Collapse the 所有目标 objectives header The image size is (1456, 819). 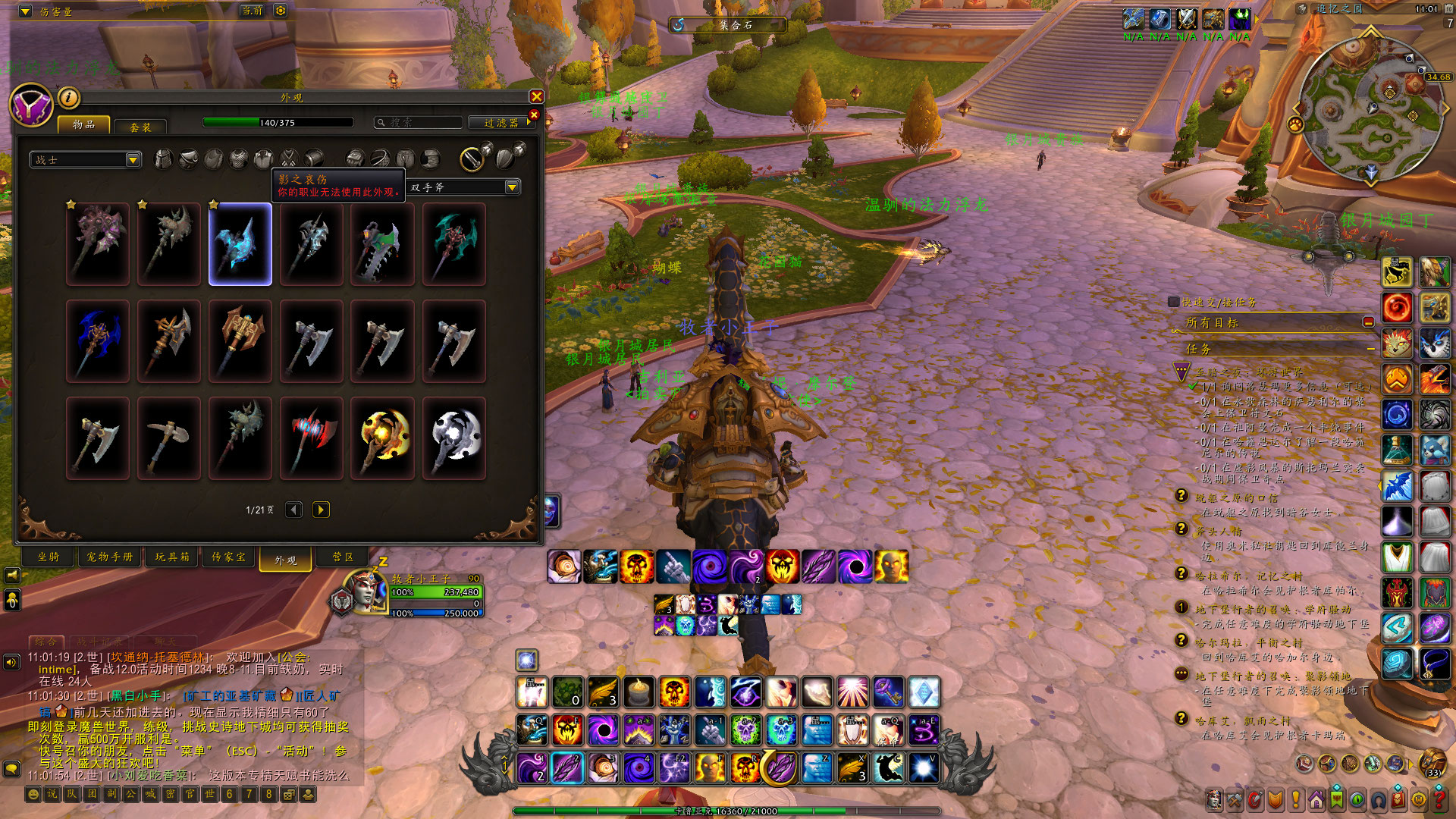pyautogui.click(x=1368, y=322)
